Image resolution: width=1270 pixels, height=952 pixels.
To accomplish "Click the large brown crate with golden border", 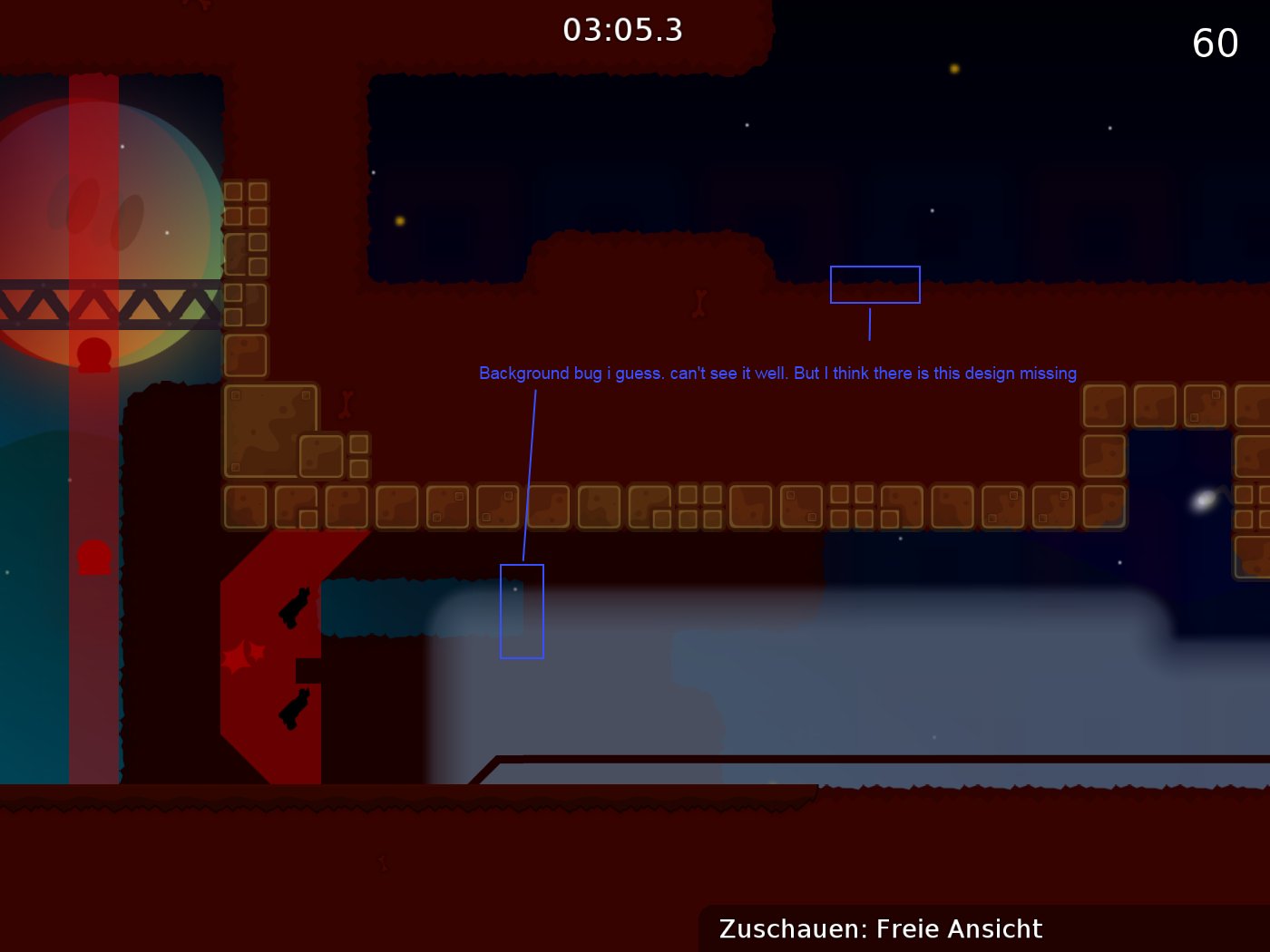I will click(270, 429).
